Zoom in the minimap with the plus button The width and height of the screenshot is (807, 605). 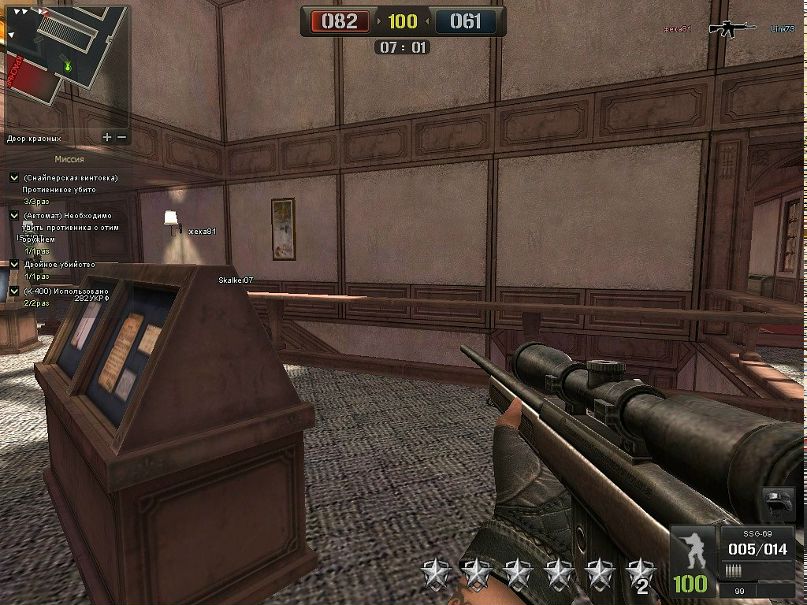(107, 136)
